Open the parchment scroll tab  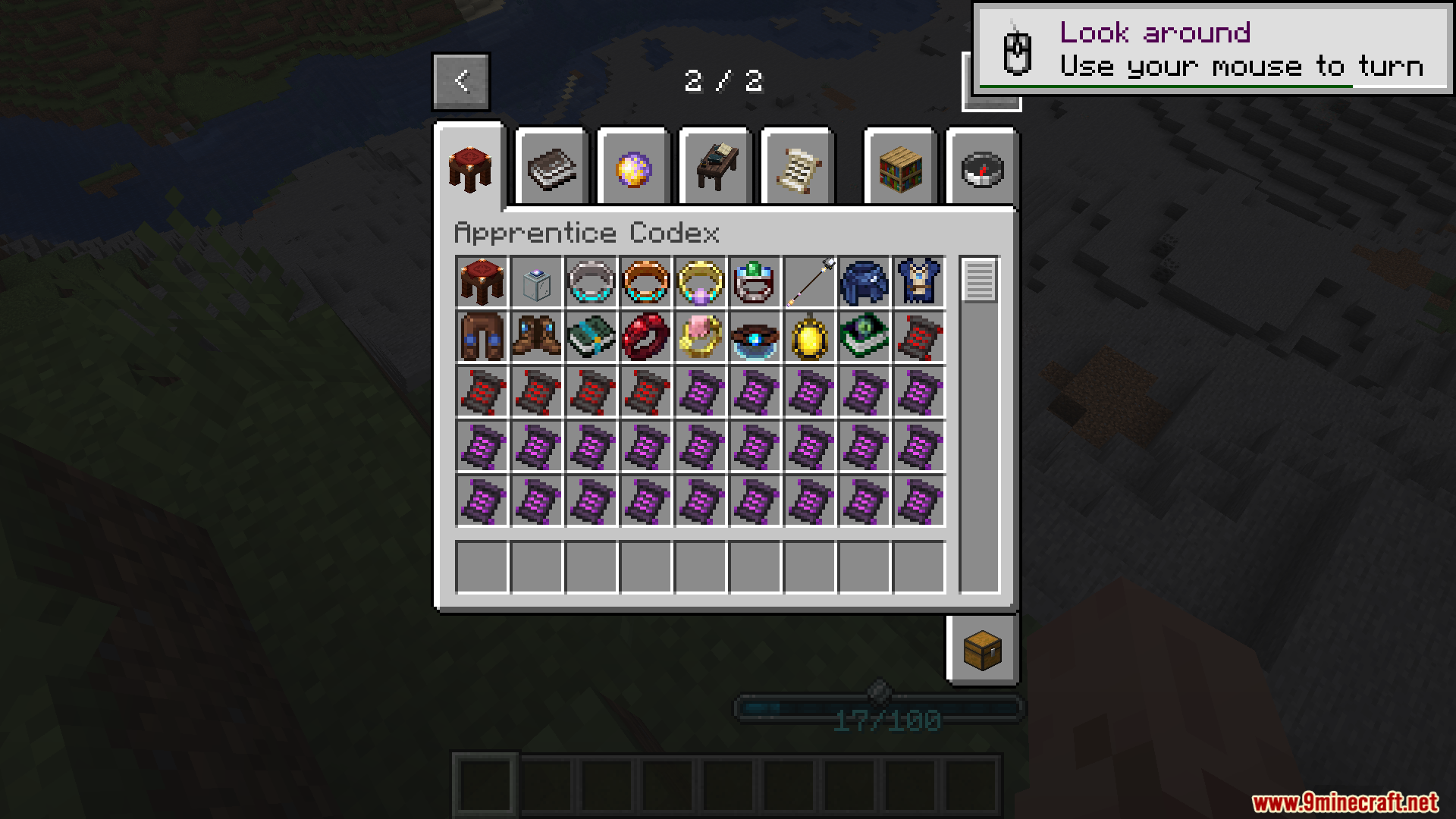coord(797,168)
